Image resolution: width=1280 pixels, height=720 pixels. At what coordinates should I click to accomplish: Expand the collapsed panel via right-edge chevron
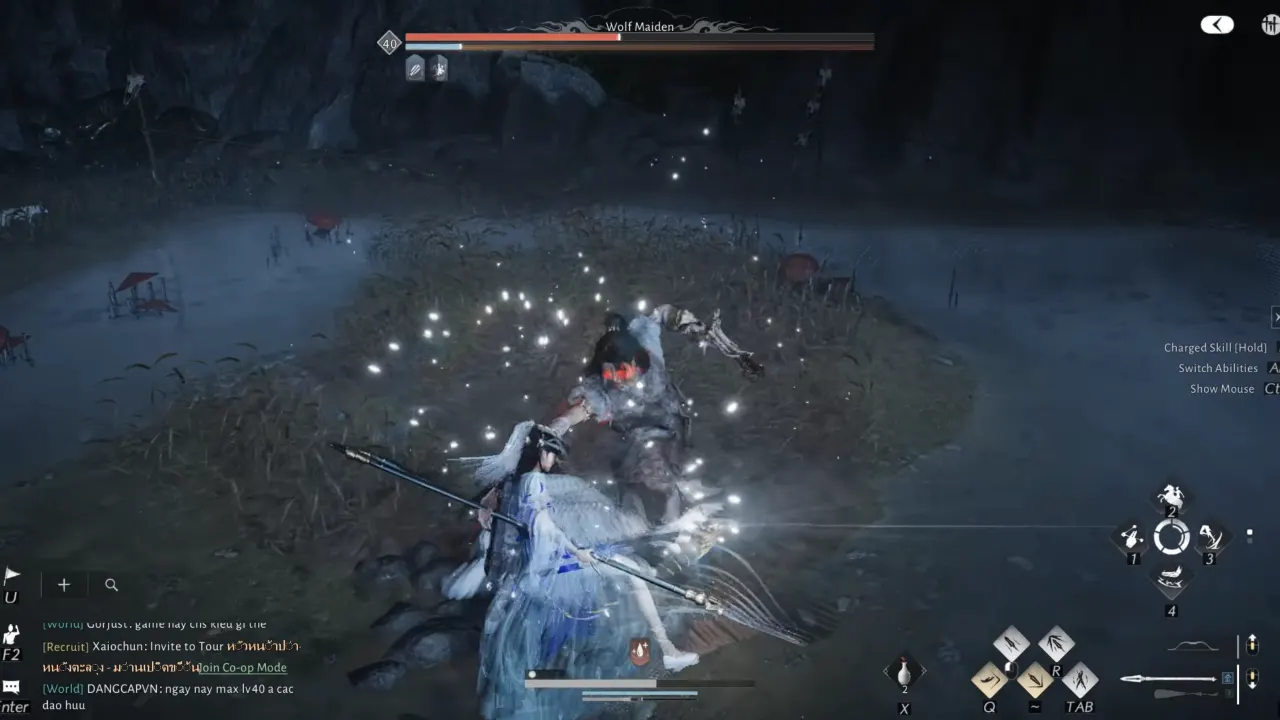(x=1276, y=317)
